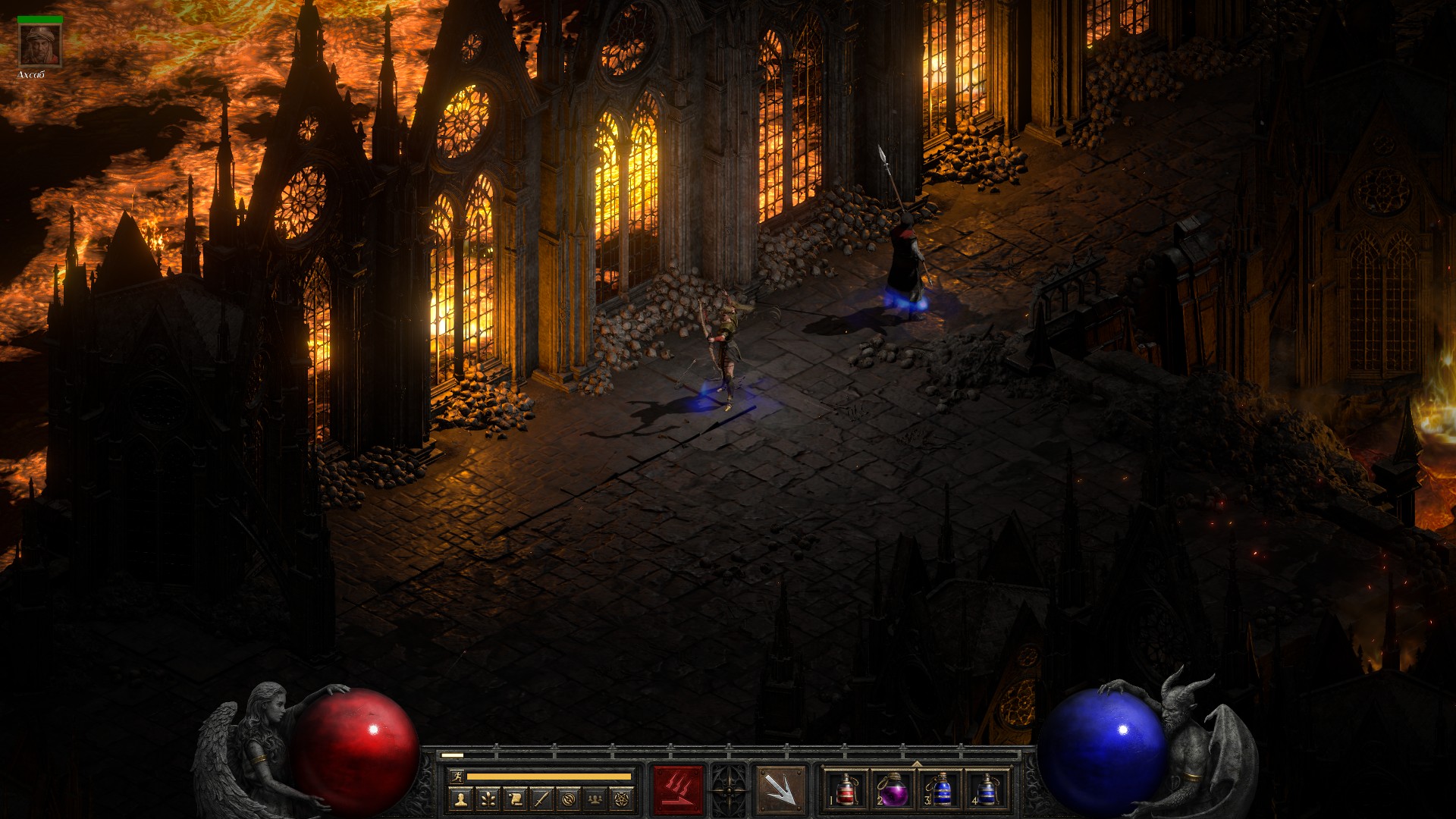Click the sword icon in the mini panel

[541, 799]
